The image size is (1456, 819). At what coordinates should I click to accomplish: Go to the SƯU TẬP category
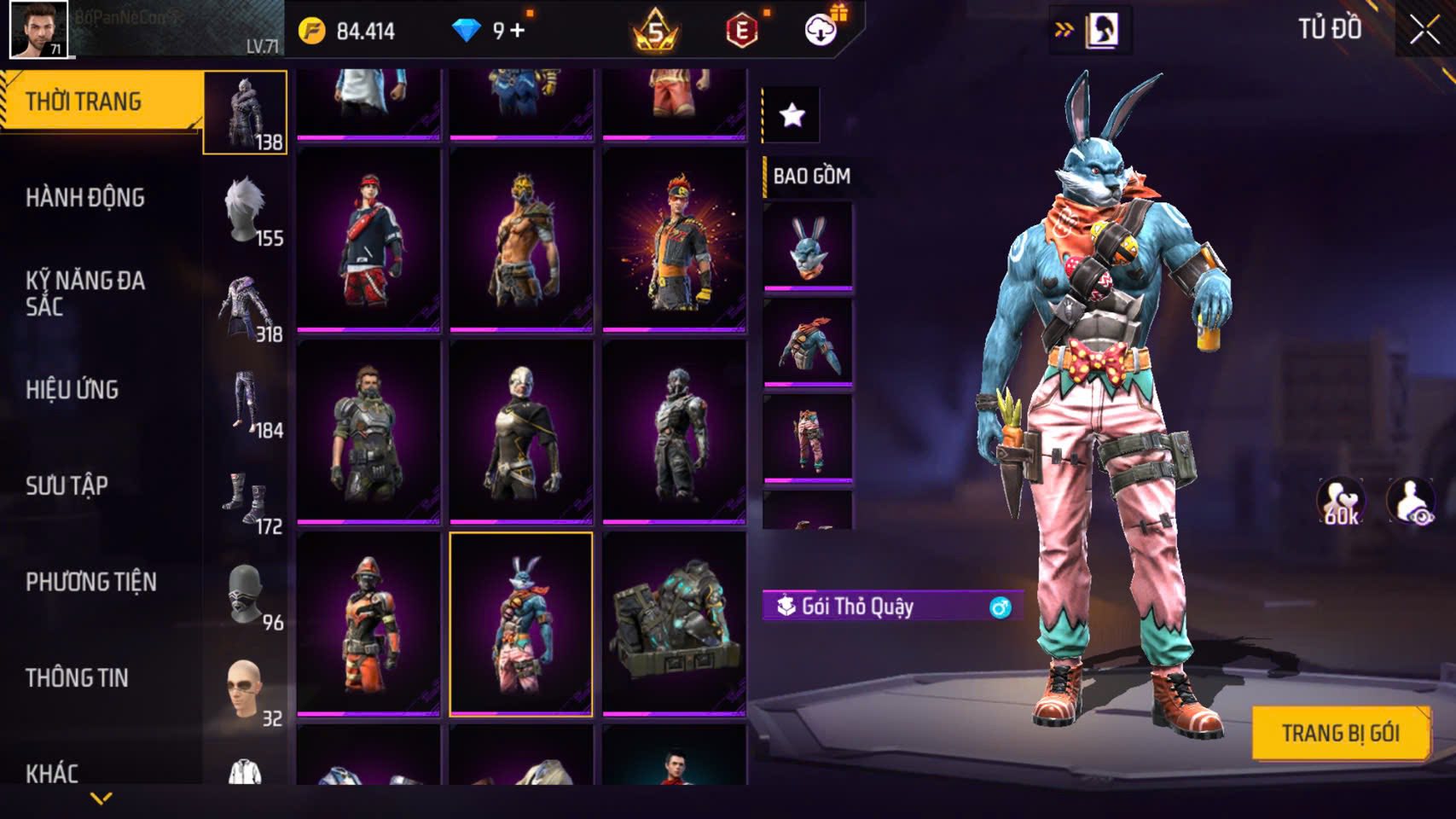pos(67,486)
